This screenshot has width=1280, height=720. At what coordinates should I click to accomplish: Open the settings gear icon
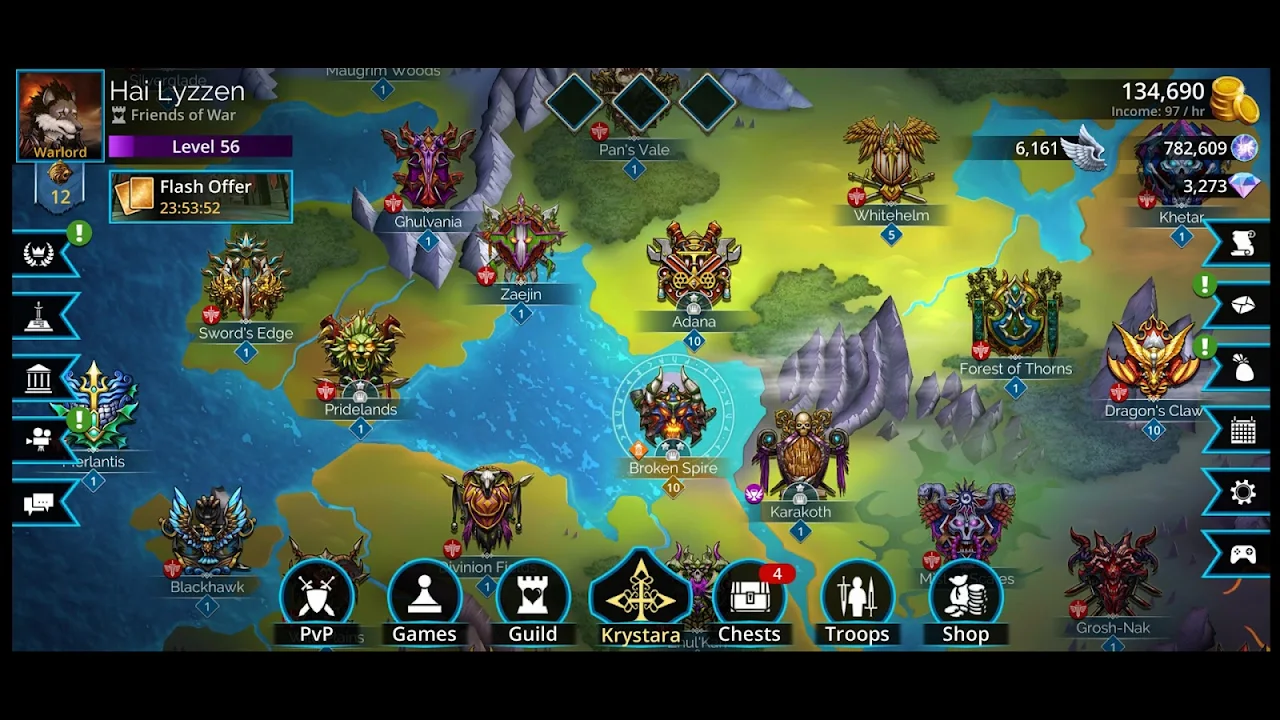pyautogui.click(x=1243, y=492)
